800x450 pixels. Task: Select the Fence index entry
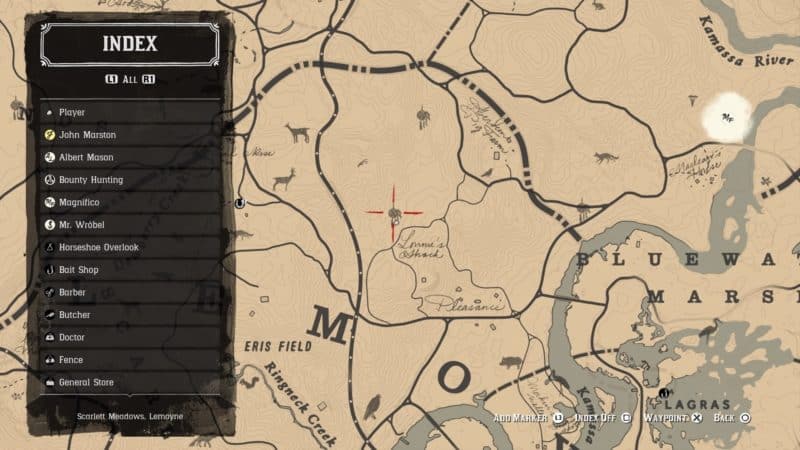pyautogui.click(x=130, y=360)
